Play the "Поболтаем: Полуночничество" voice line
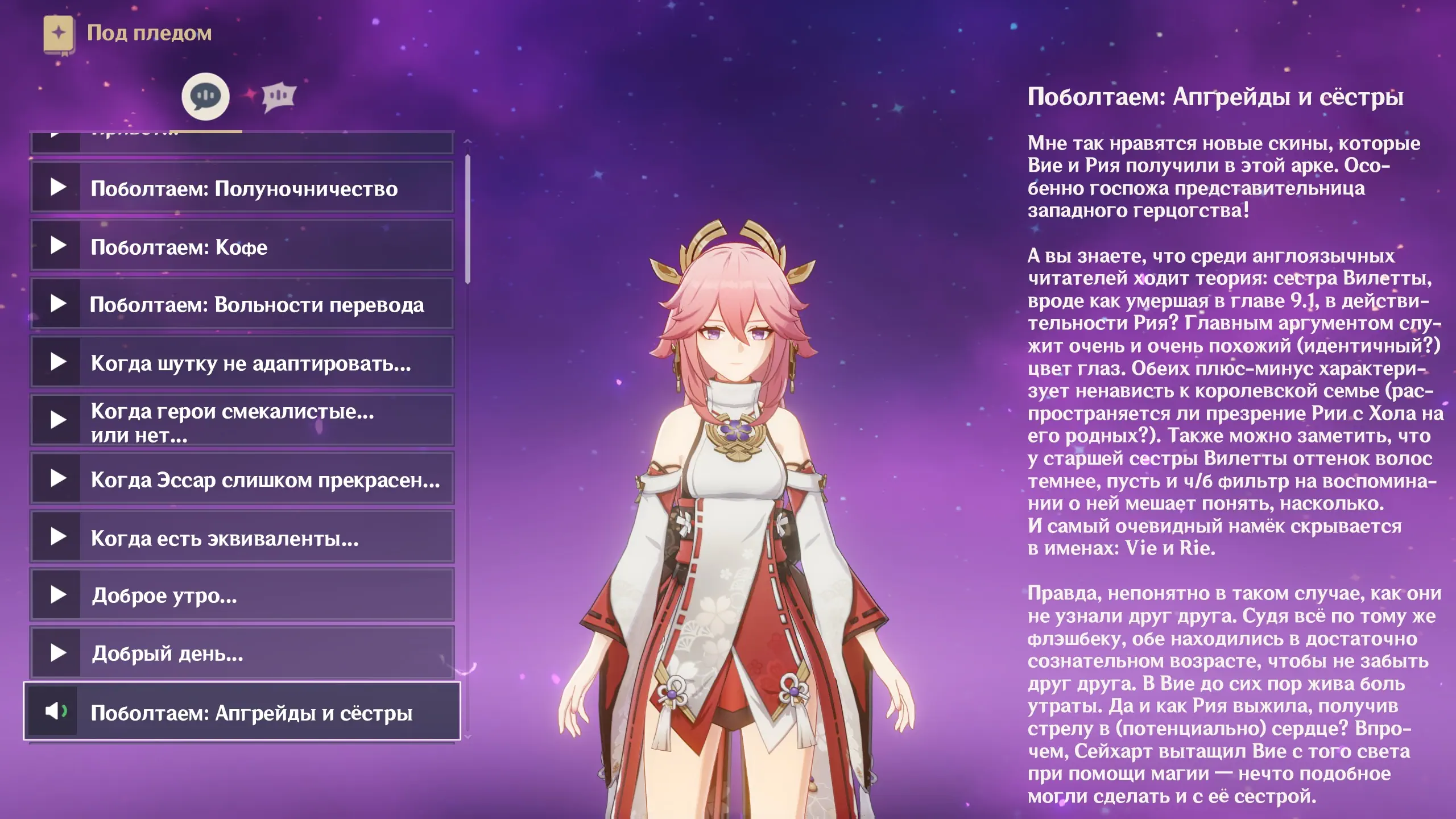This screenshot has height=819, width=1456. coord(242,188)
